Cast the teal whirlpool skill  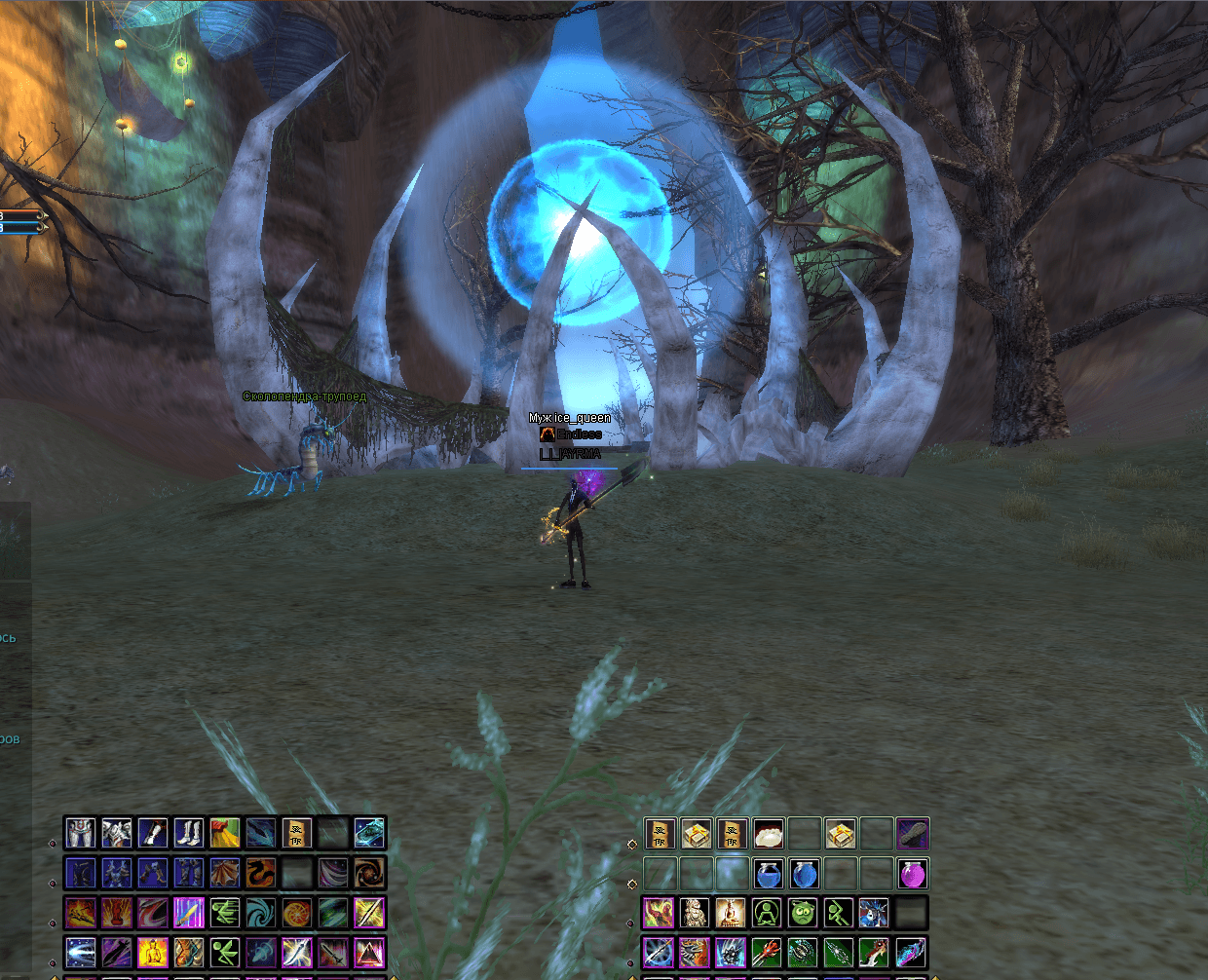point(261,913)
